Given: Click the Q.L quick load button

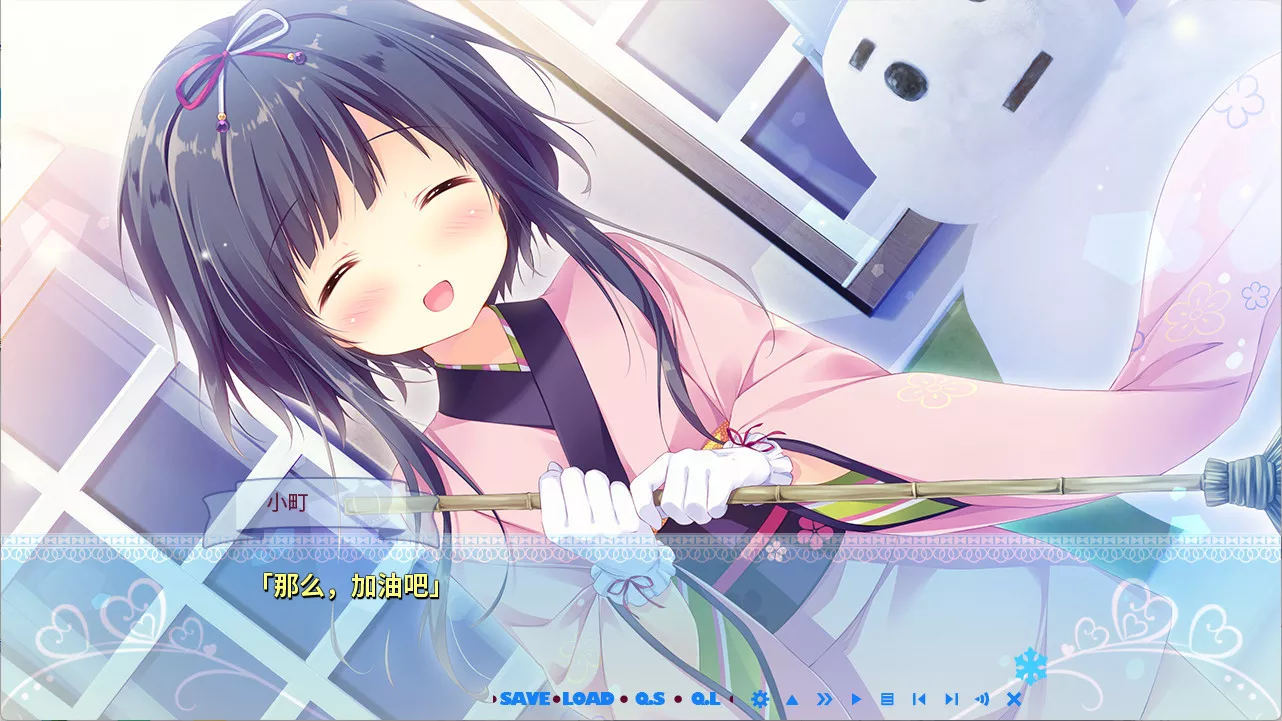Looking at the screenshot, I should coord(705,698).
